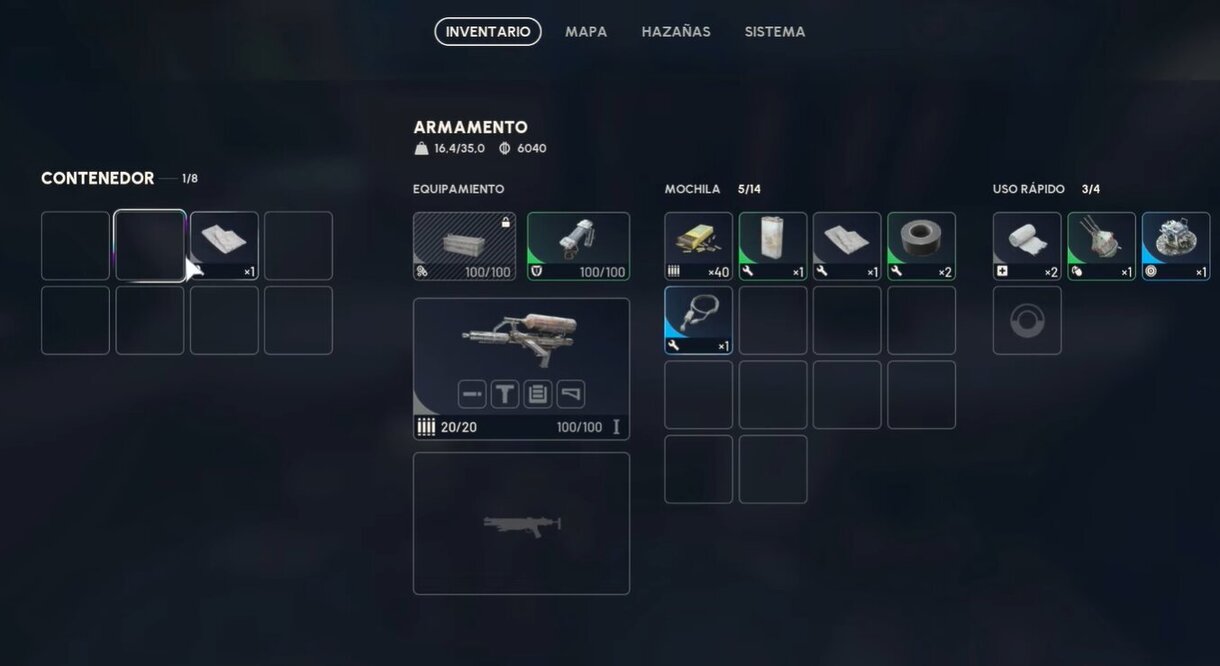This screenshot has height=666, width=1220.
Task: Choose the weapon's magazine attachment slot
Action: [x=538, y=394]
